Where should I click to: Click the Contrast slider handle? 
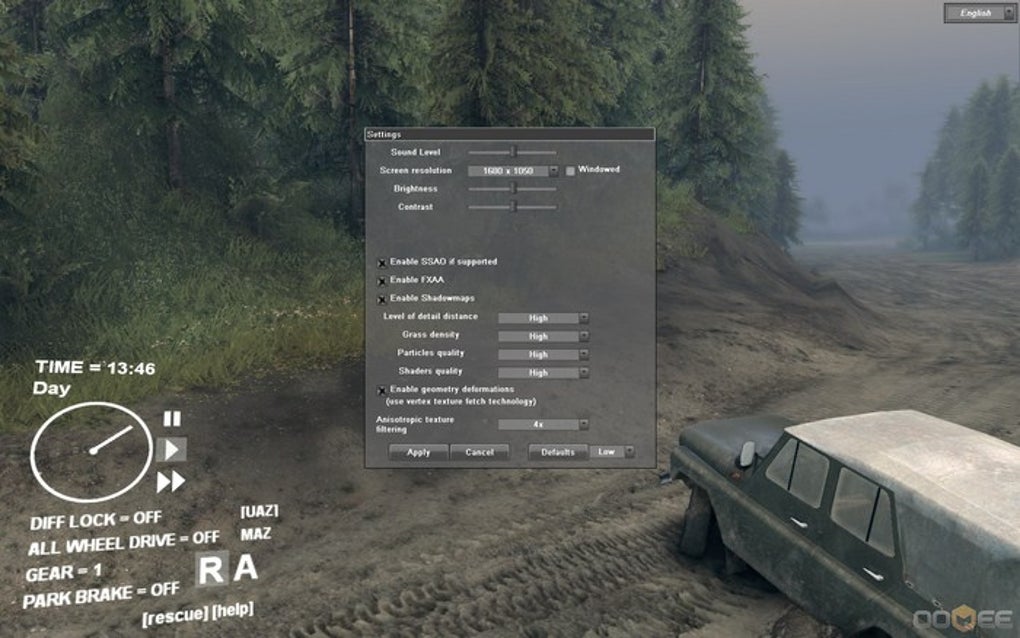click(513, 207)
